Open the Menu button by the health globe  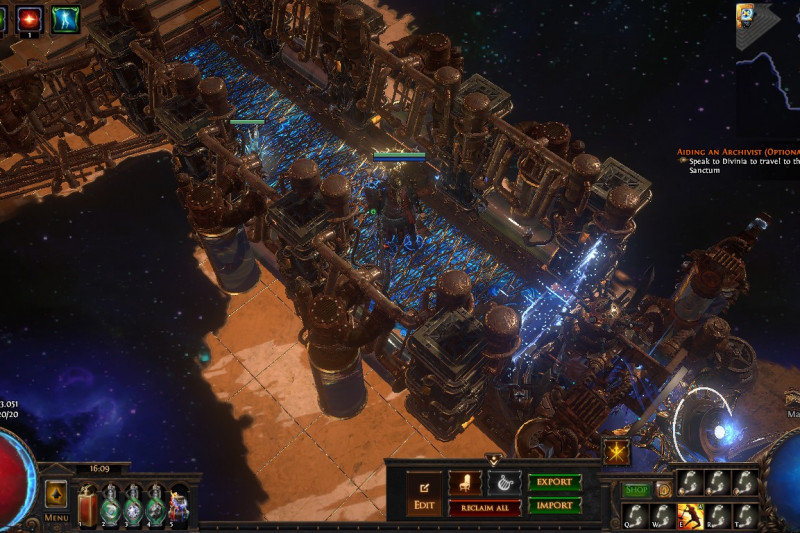[56, 518]
